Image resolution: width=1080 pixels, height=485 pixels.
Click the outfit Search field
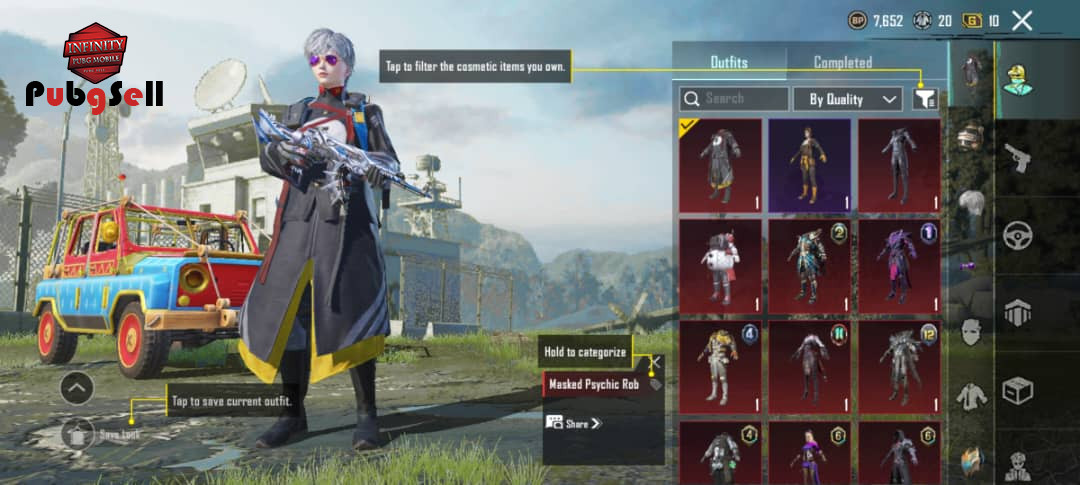[734, 99]
